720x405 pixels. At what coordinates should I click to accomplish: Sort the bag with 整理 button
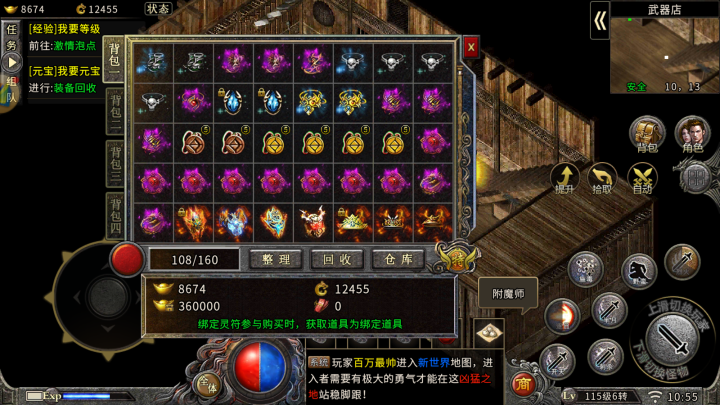point(275,258)
